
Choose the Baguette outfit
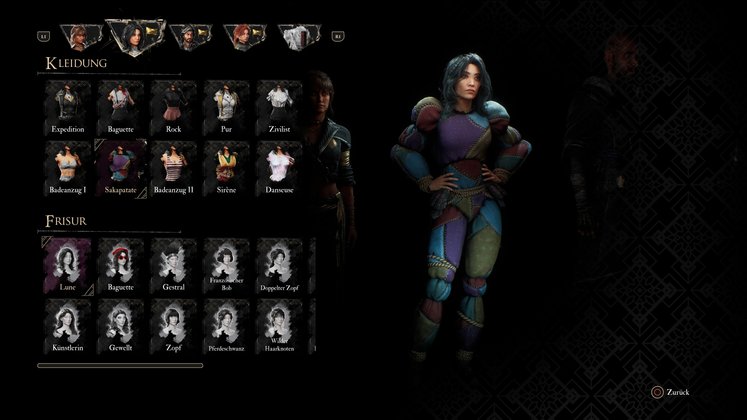pos(121,107)
